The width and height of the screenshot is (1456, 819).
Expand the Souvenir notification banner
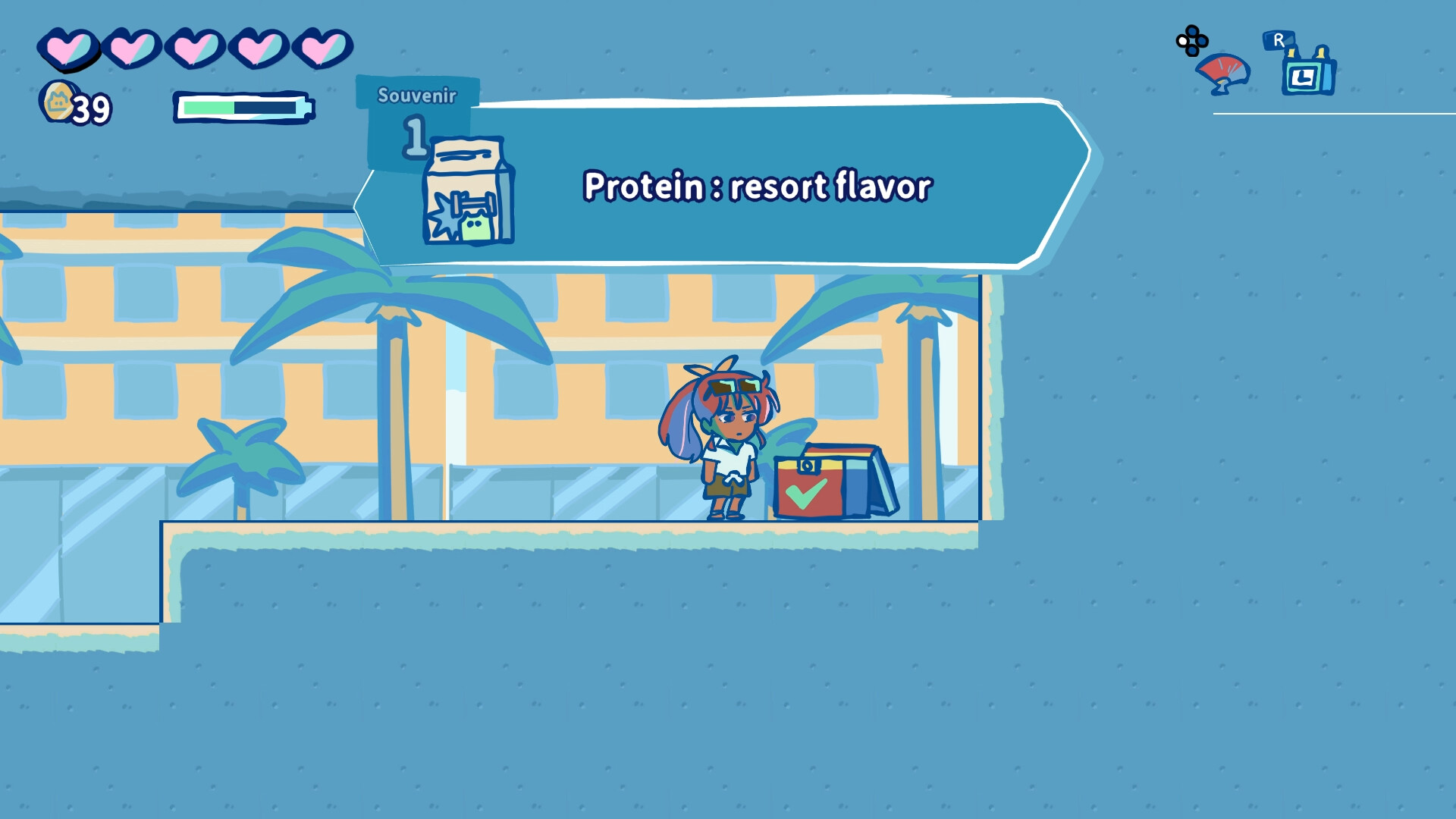tap(758, 186)
